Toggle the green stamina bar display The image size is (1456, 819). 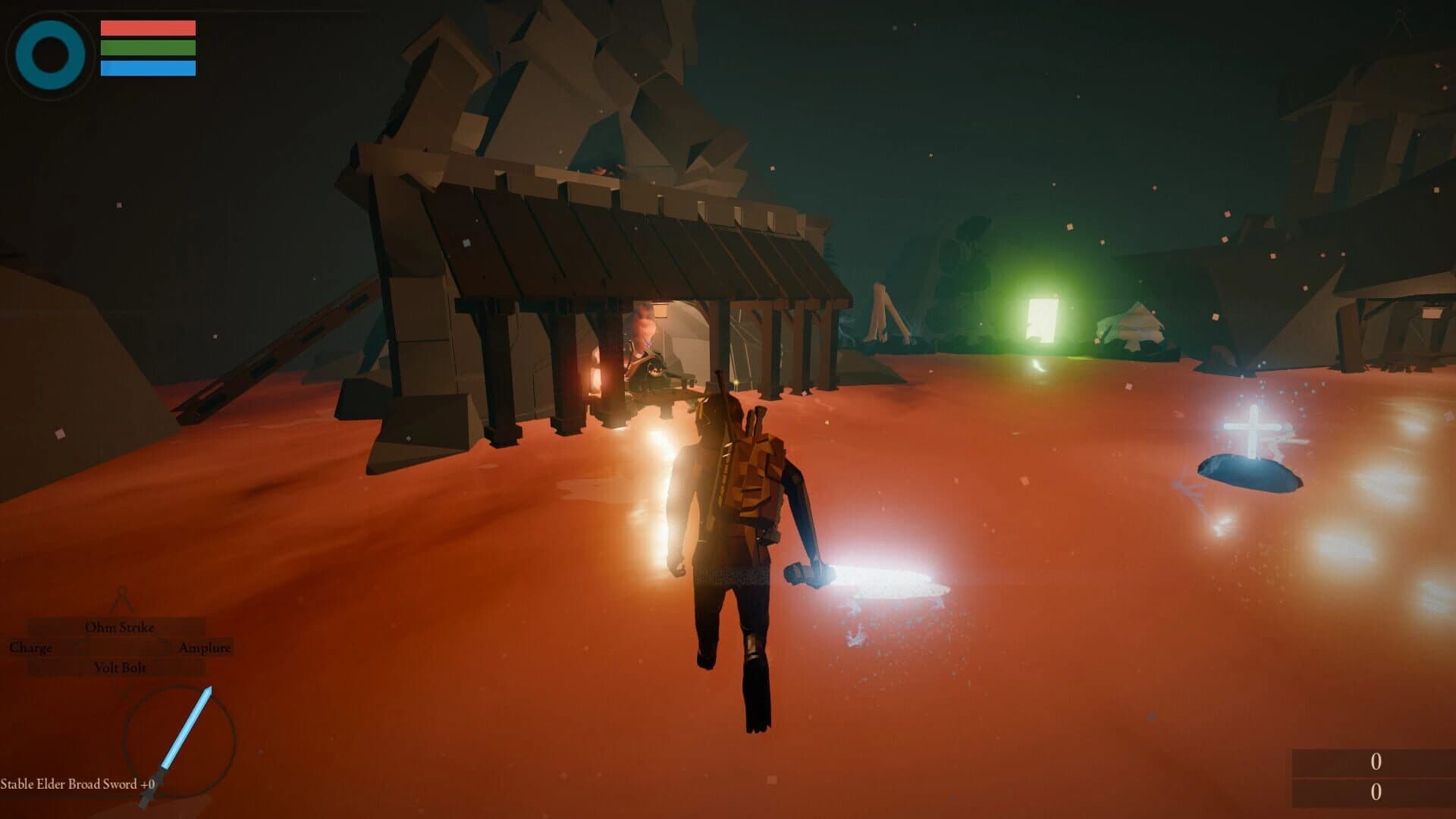pos(149,49)
